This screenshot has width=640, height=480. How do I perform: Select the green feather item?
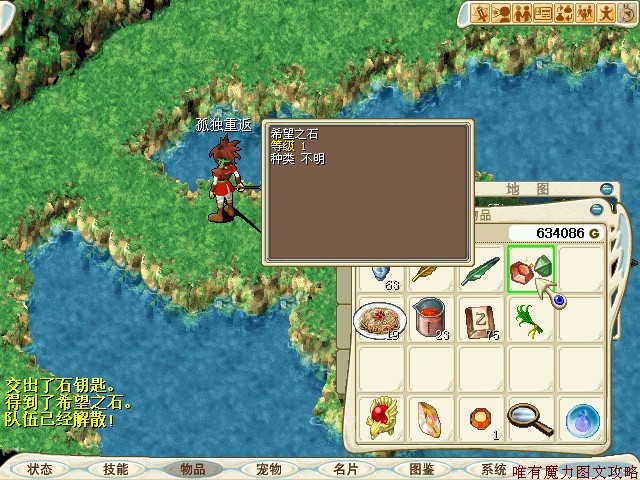[x=480, y=270]
